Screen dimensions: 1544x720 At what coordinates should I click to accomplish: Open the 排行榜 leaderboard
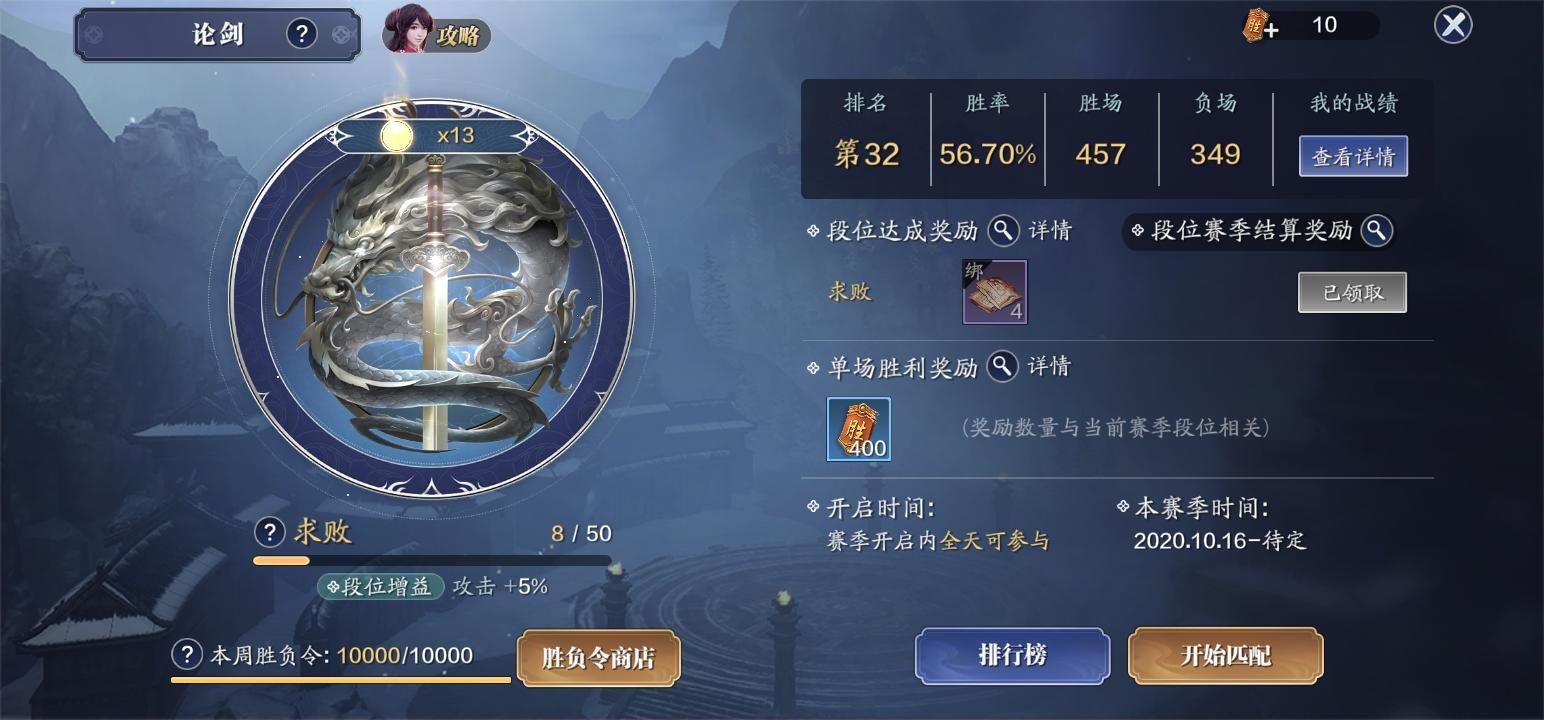(1012, 656)
